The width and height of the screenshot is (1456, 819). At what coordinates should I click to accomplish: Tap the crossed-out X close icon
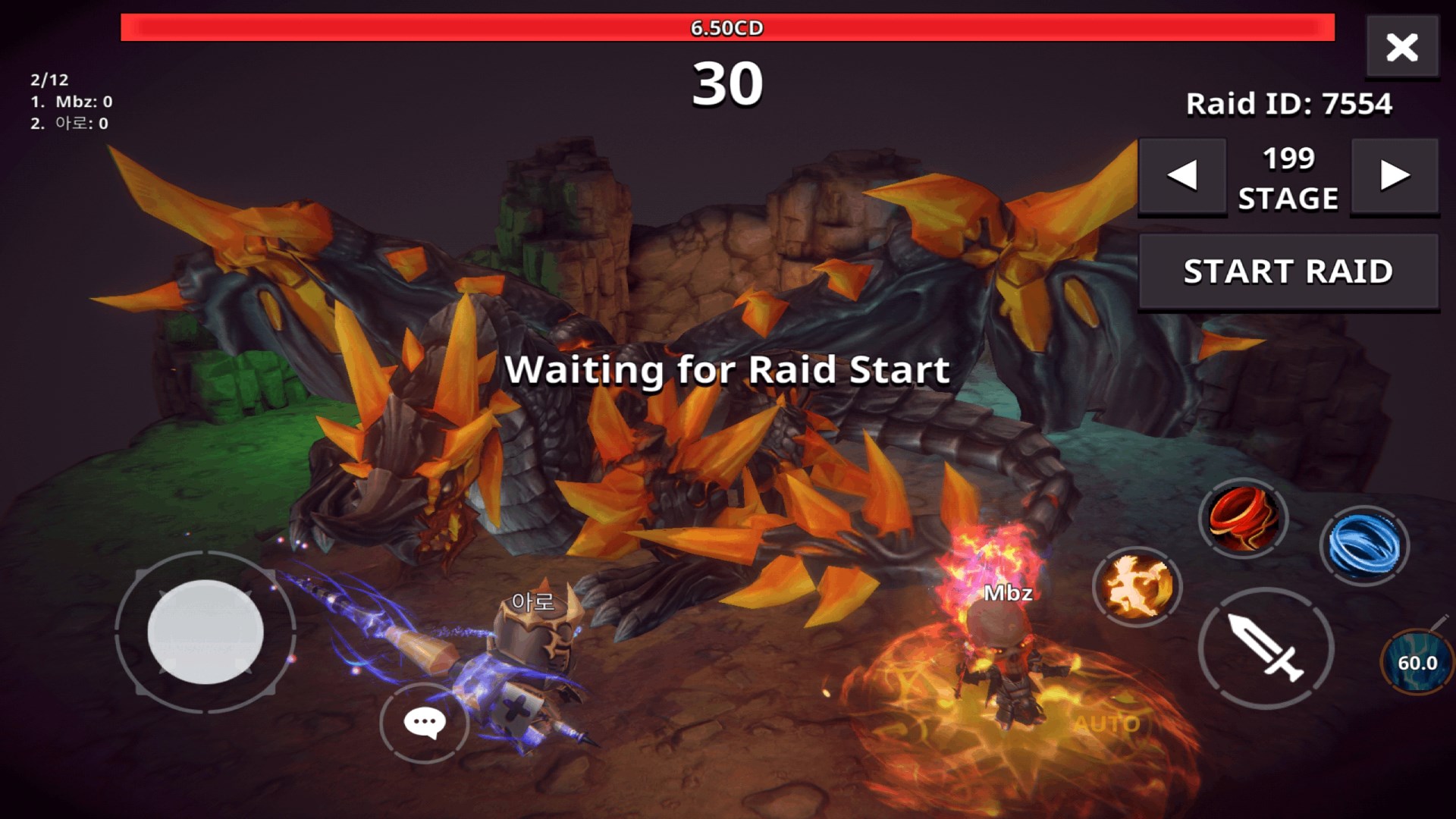(x=1402, y=47)
